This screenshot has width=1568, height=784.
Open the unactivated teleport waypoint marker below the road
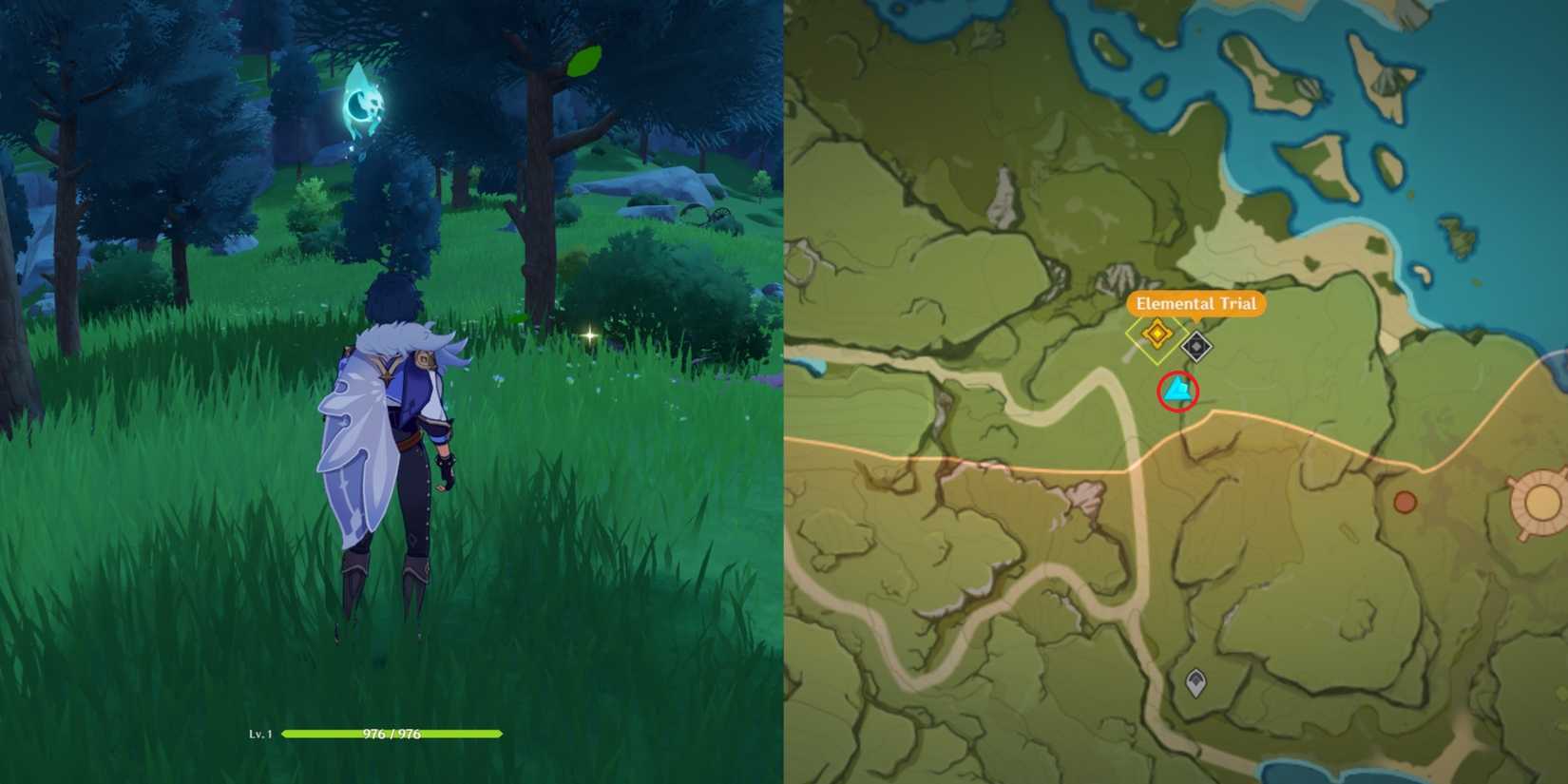tap(1194, 682)
